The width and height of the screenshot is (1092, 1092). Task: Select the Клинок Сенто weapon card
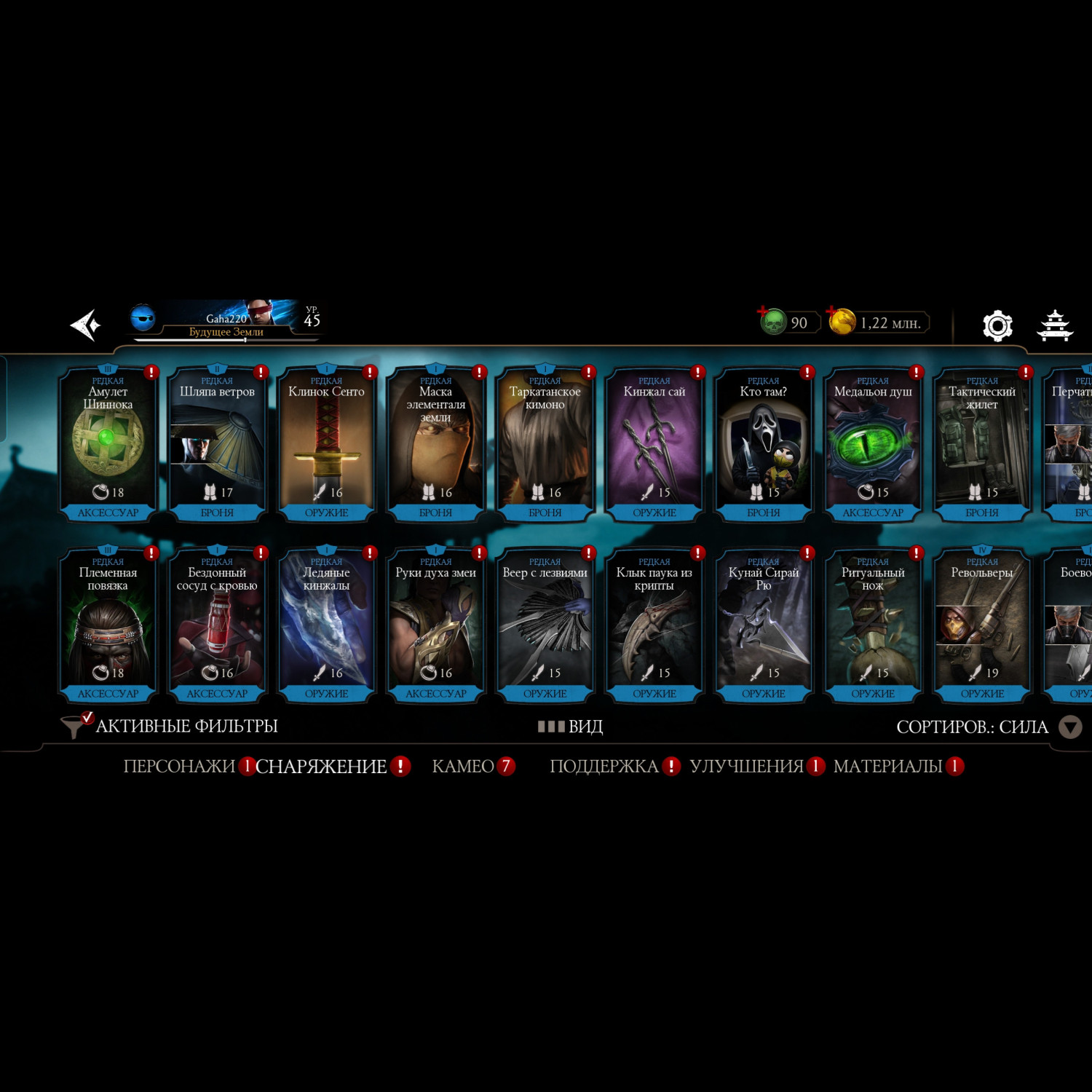click(326, 444)
